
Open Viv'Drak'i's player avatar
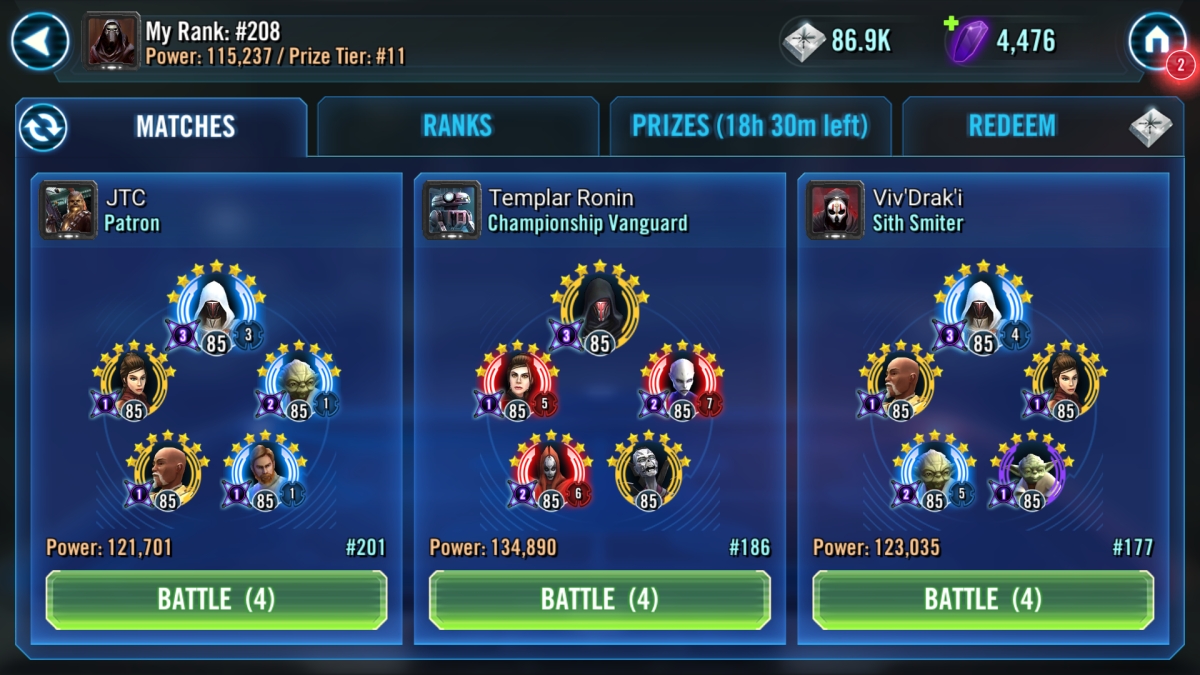point(835,208)
